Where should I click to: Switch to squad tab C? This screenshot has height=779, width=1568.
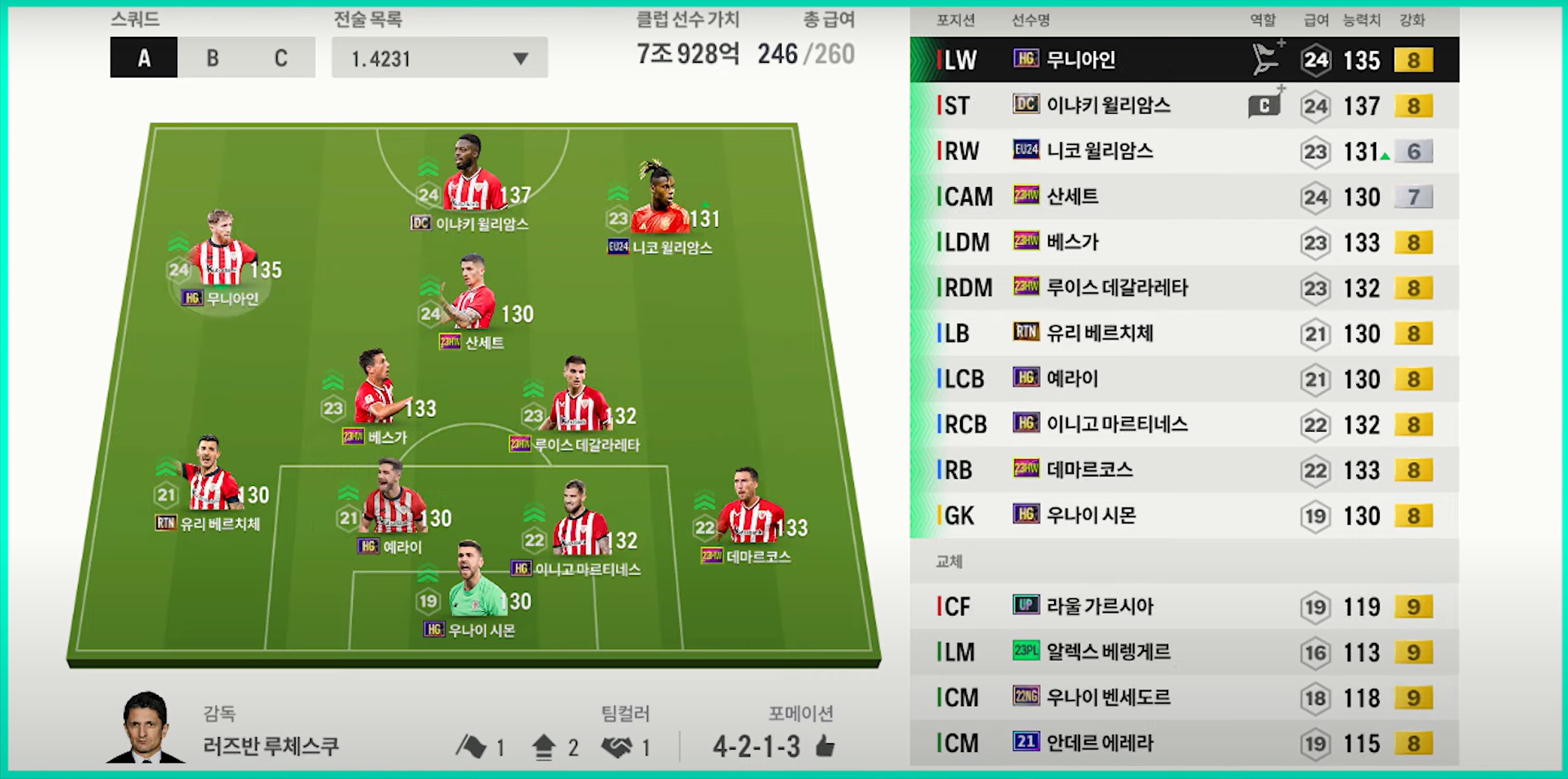click(x=281, y=58)
